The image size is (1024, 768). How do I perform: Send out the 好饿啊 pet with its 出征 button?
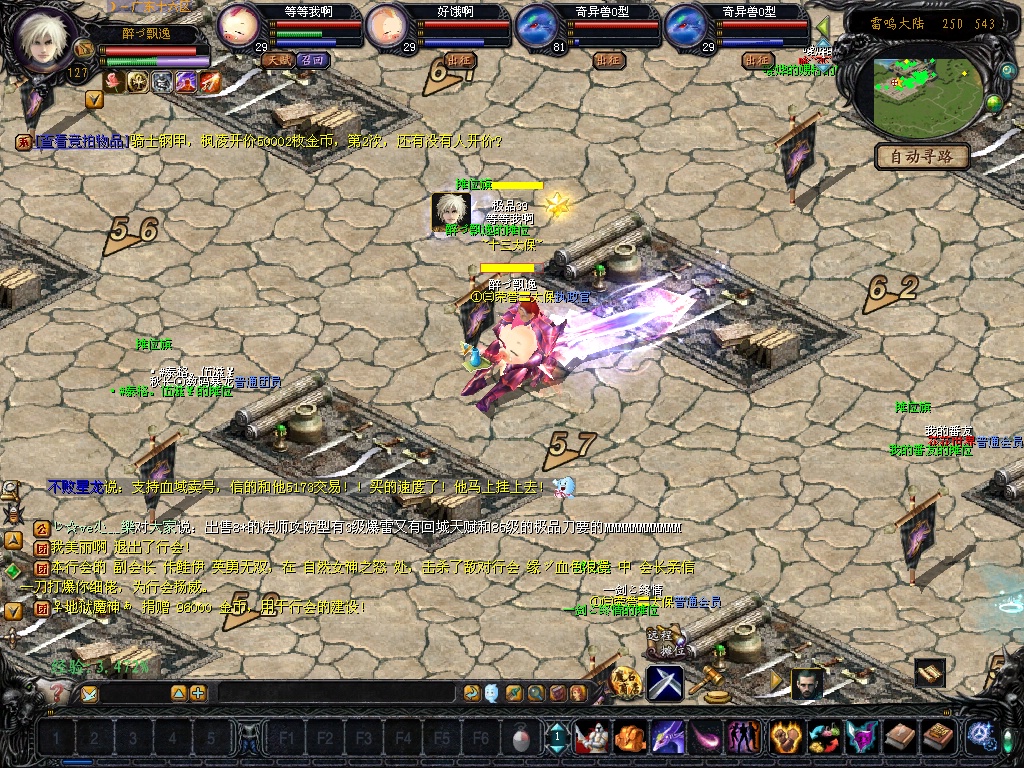460,60
